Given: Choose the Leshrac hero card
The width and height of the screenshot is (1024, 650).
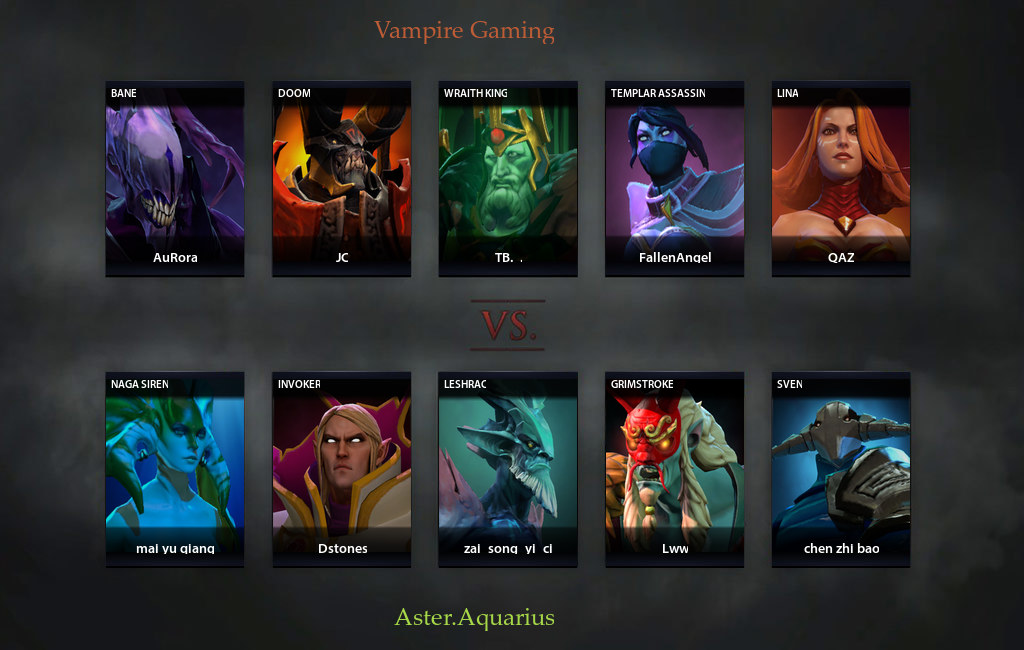Looking at the screenshot, I should [x=508, y=469].
